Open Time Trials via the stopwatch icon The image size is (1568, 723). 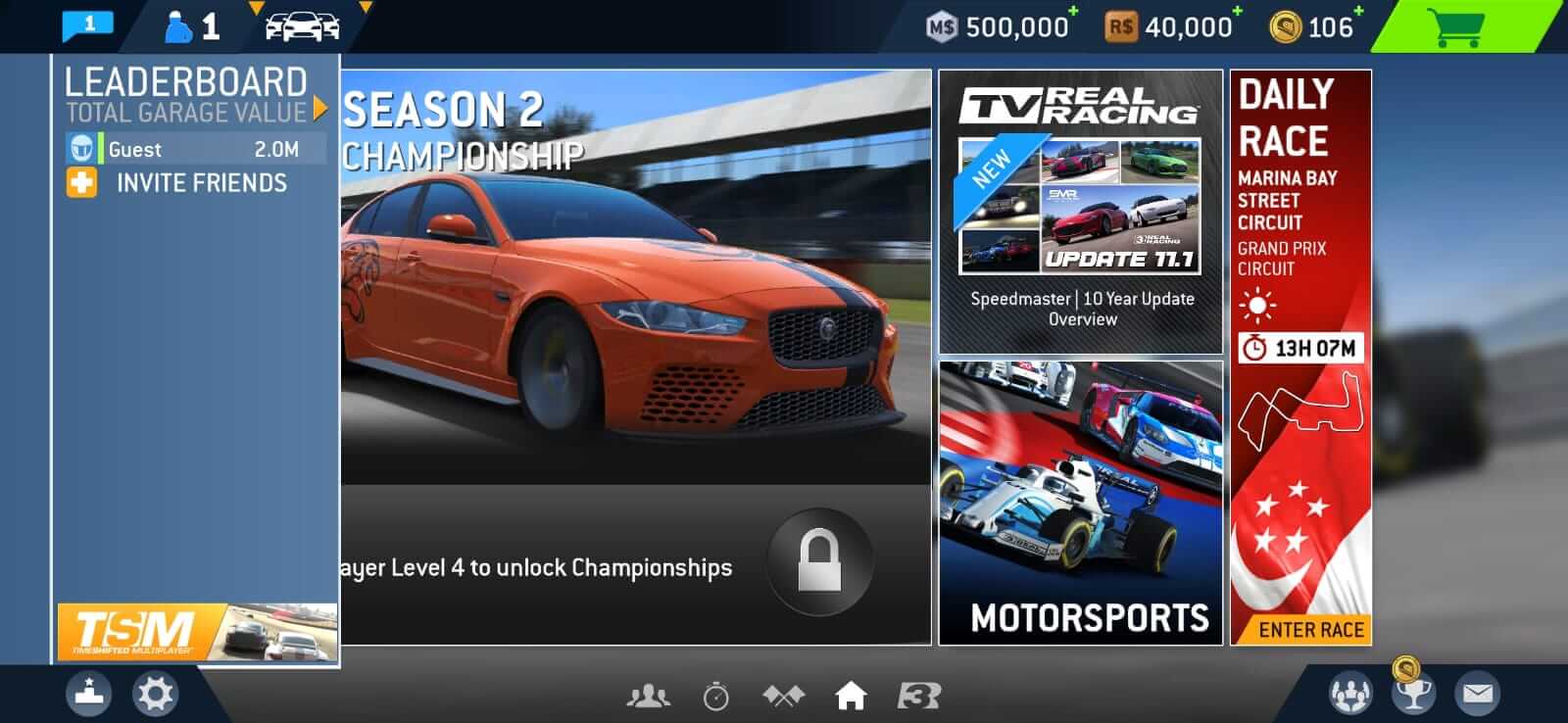714,696
